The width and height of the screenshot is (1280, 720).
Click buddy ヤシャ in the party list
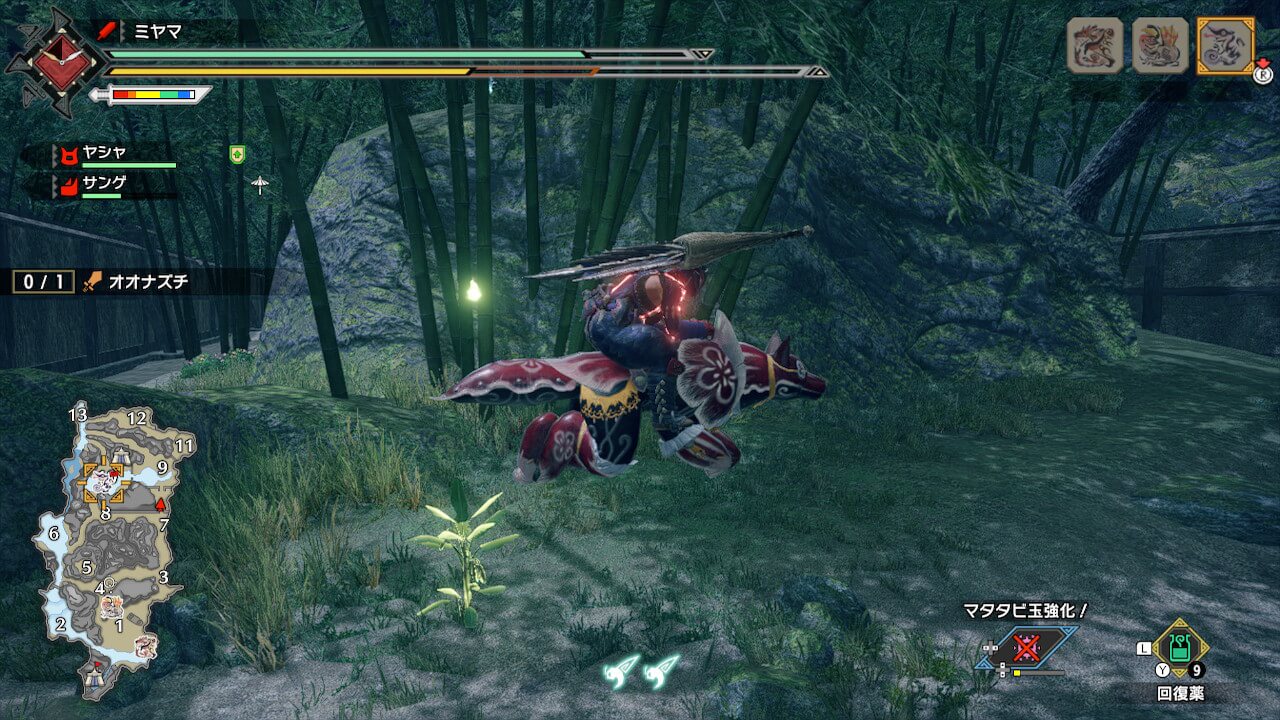[x=104, y=153]
